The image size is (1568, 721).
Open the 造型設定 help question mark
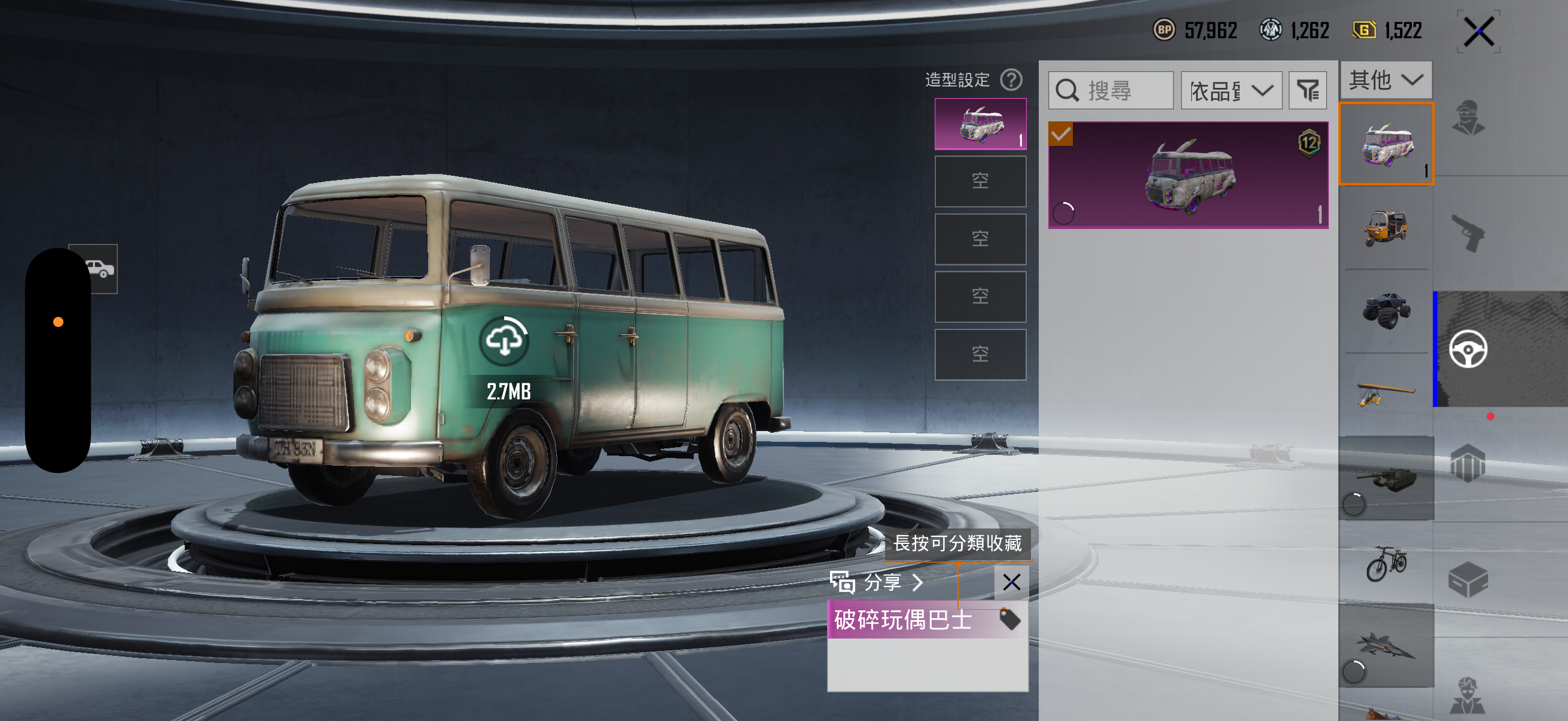coord(1011,80)
